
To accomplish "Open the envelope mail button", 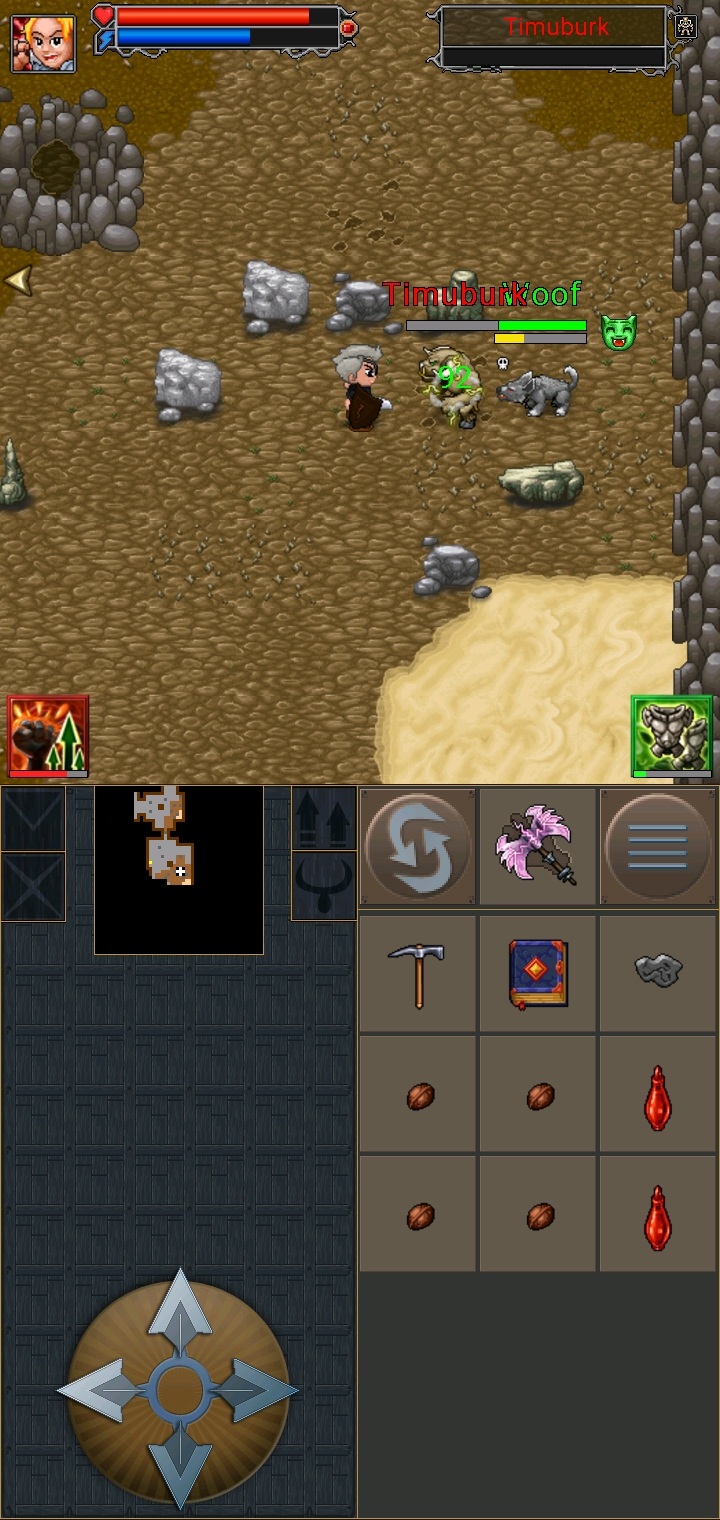I will [x=33, y=818].
